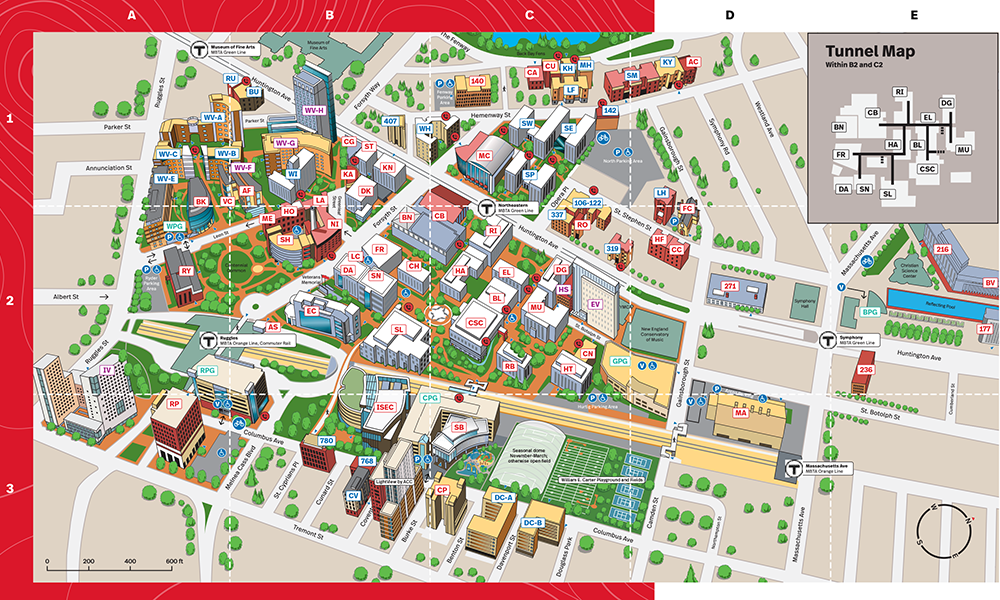The image size is (1000, 600).
Task: Choose the MA building marker
Action: pos(741,412)
